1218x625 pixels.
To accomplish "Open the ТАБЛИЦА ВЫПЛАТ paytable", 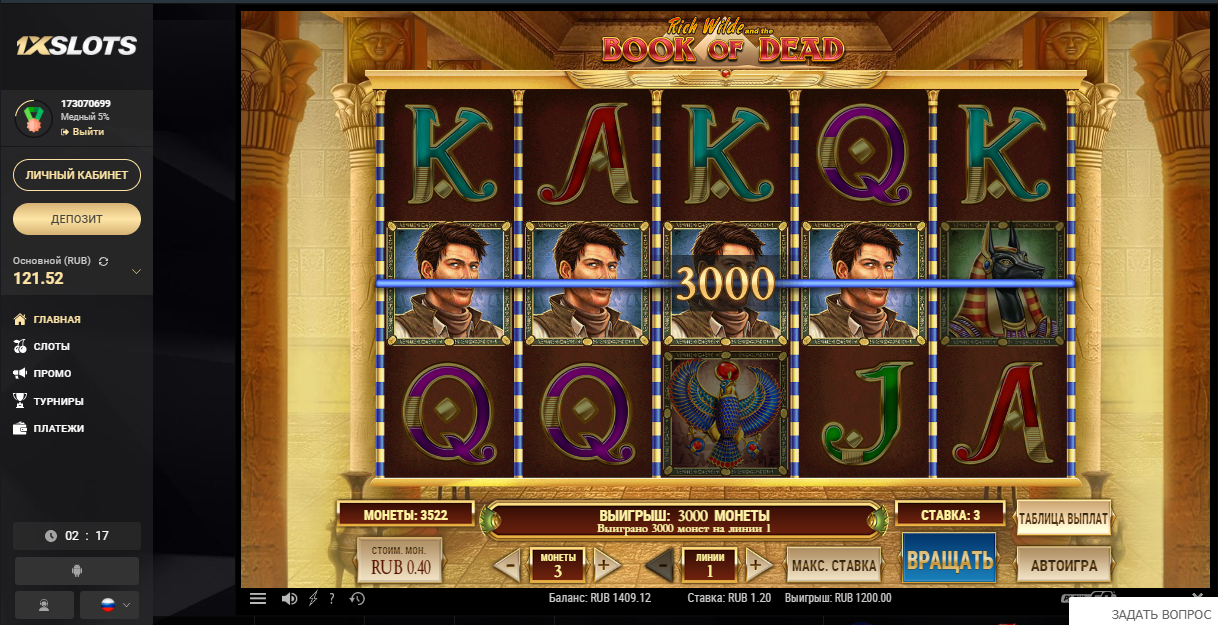I will pyautogui.click(x=1062, y=519).
